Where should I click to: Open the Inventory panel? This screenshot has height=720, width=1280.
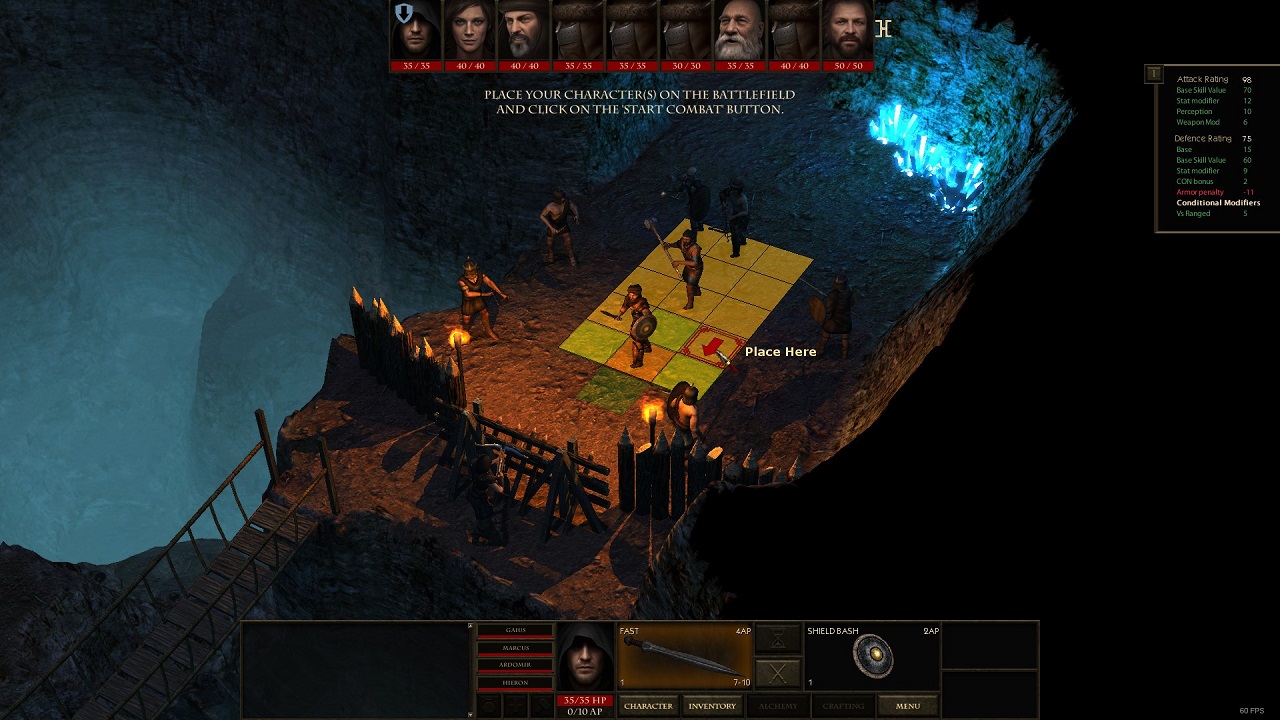click(x=712, y=706)
